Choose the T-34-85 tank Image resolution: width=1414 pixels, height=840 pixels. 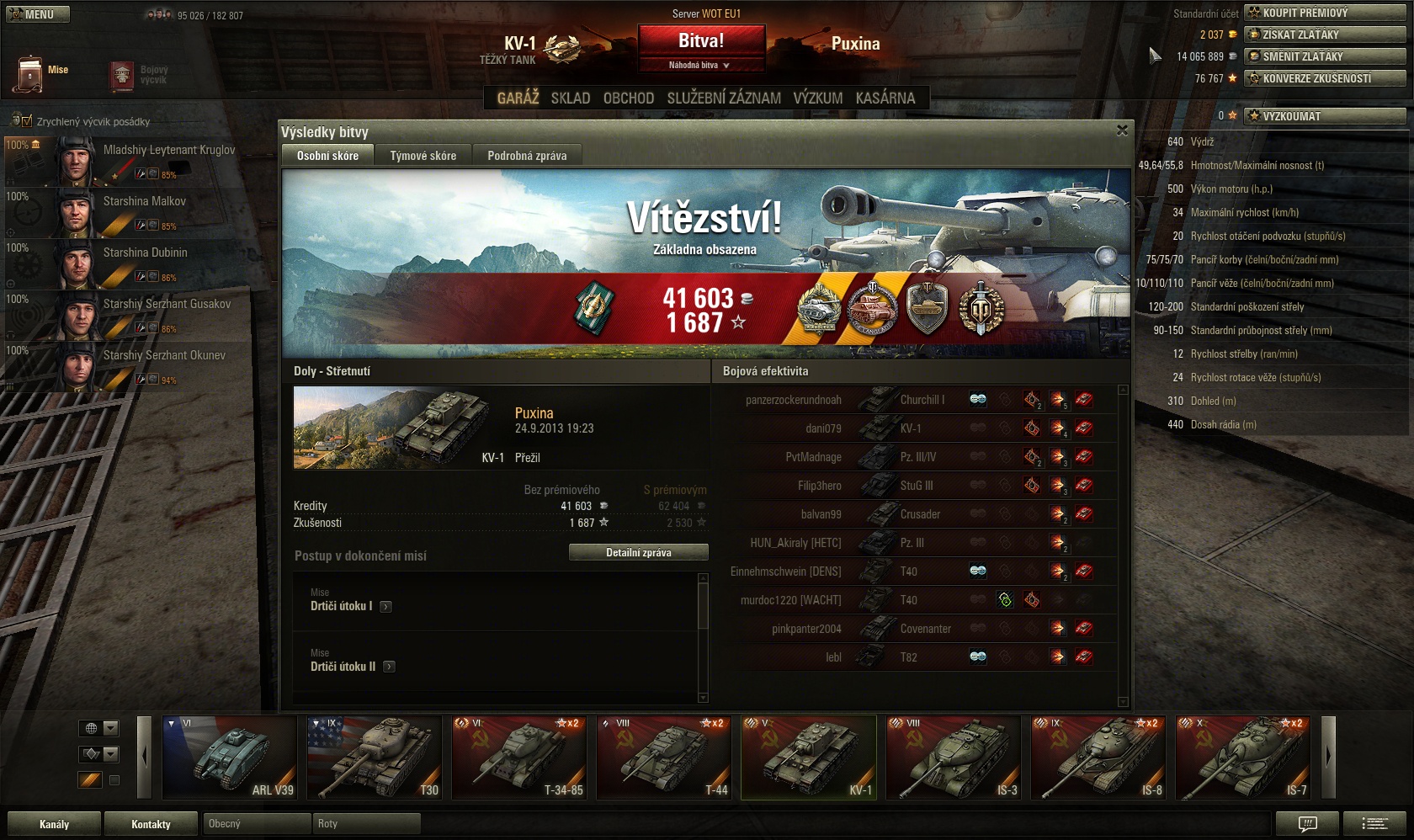pyautogui.click(x=518, y=757)
